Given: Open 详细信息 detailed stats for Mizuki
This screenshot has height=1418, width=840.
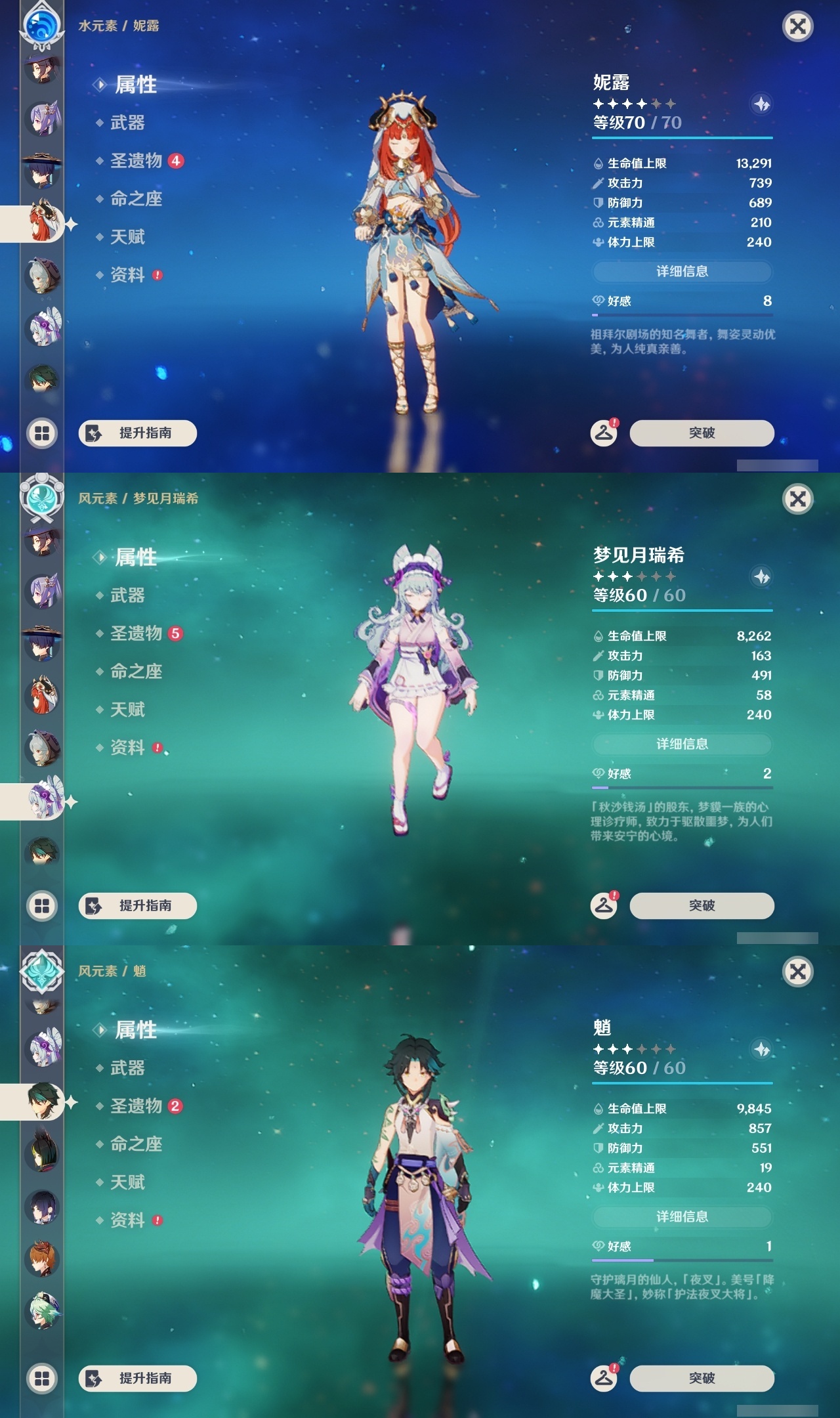Looking at the screenshot, I should (x=682, y=744).
